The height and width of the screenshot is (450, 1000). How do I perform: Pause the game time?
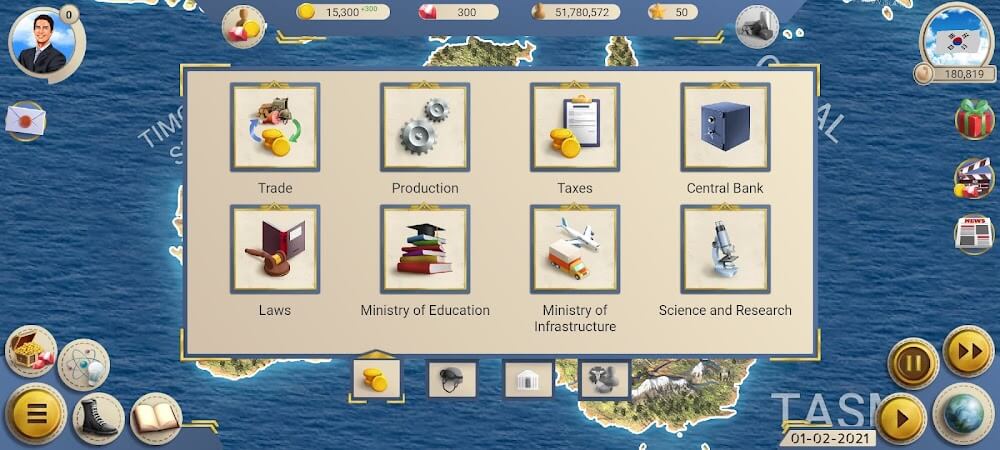tap(913, 363)
